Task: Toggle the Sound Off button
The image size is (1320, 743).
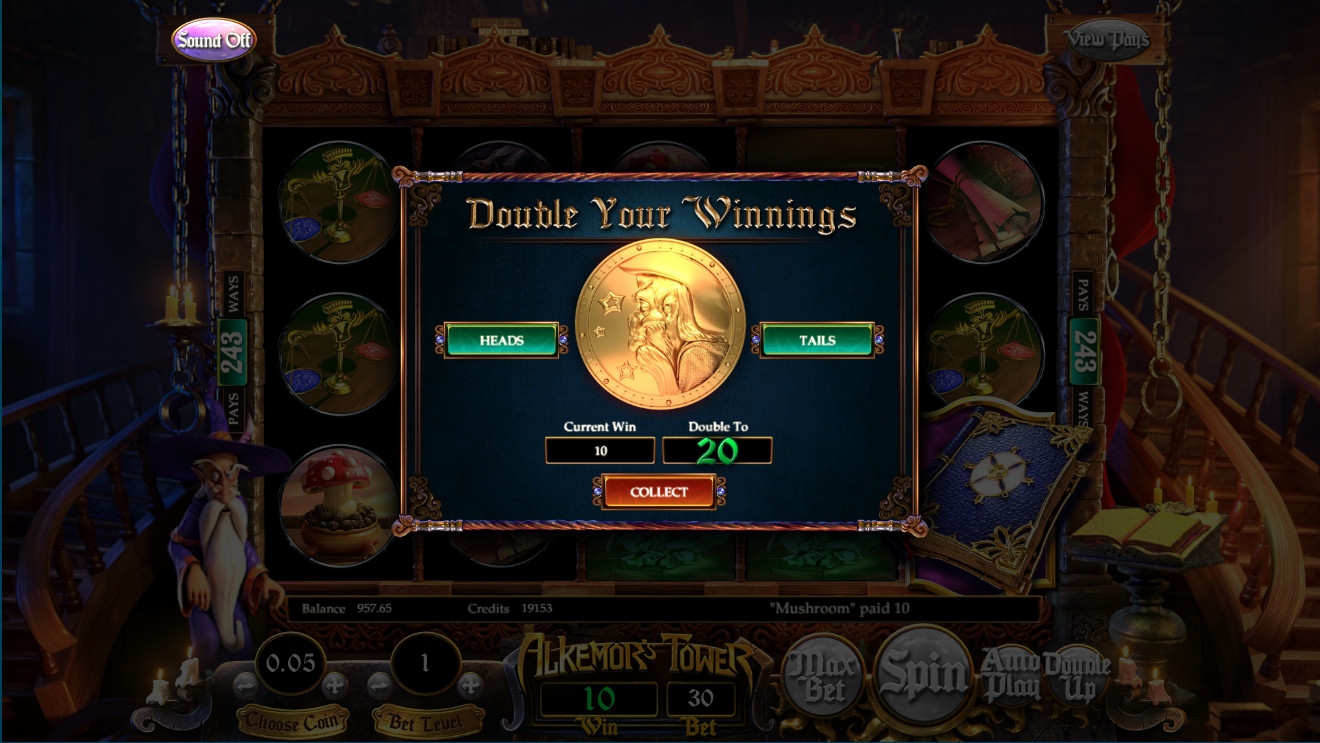Action: tap(213, 41)
